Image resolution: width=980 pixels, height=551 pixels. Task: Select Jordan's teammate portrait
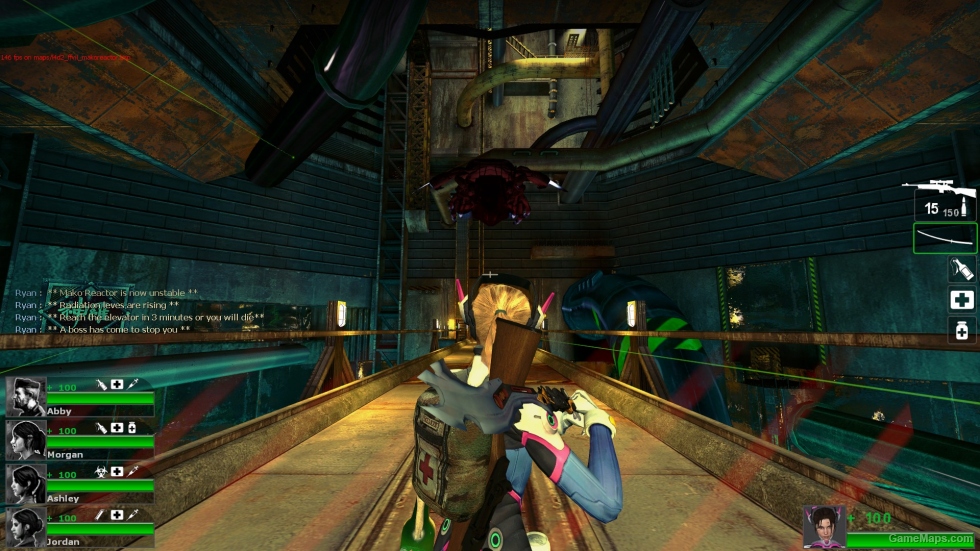click(x=26, y=527)
